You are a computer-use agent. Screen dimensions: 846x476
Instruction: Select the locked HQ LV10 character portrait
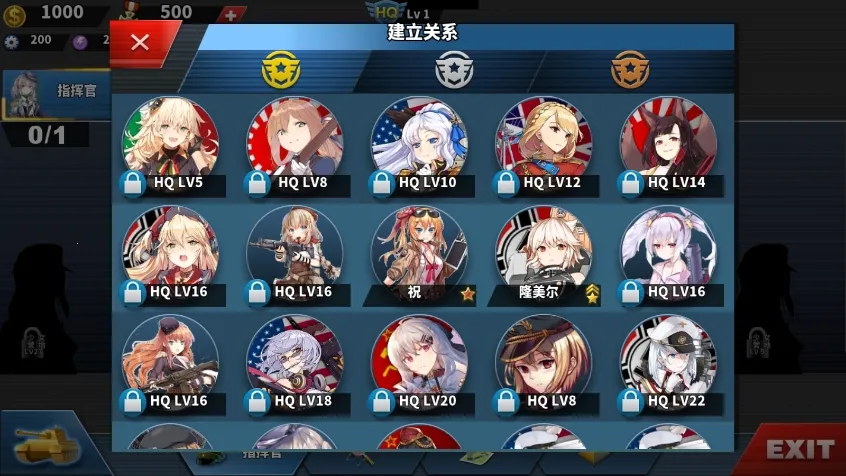[x=419, y=145]
